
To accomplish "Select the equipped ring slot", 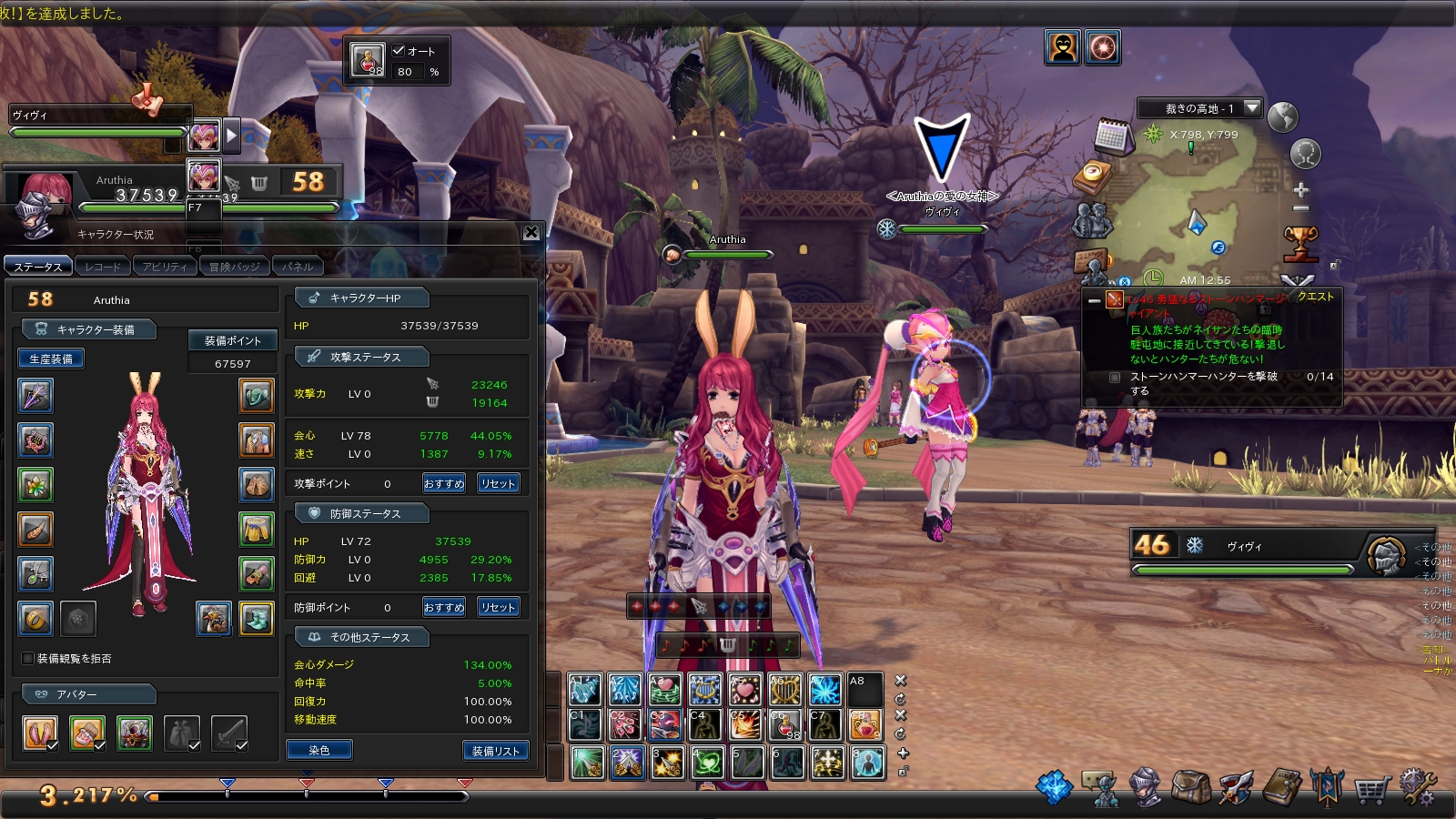I will click(35, 619).
